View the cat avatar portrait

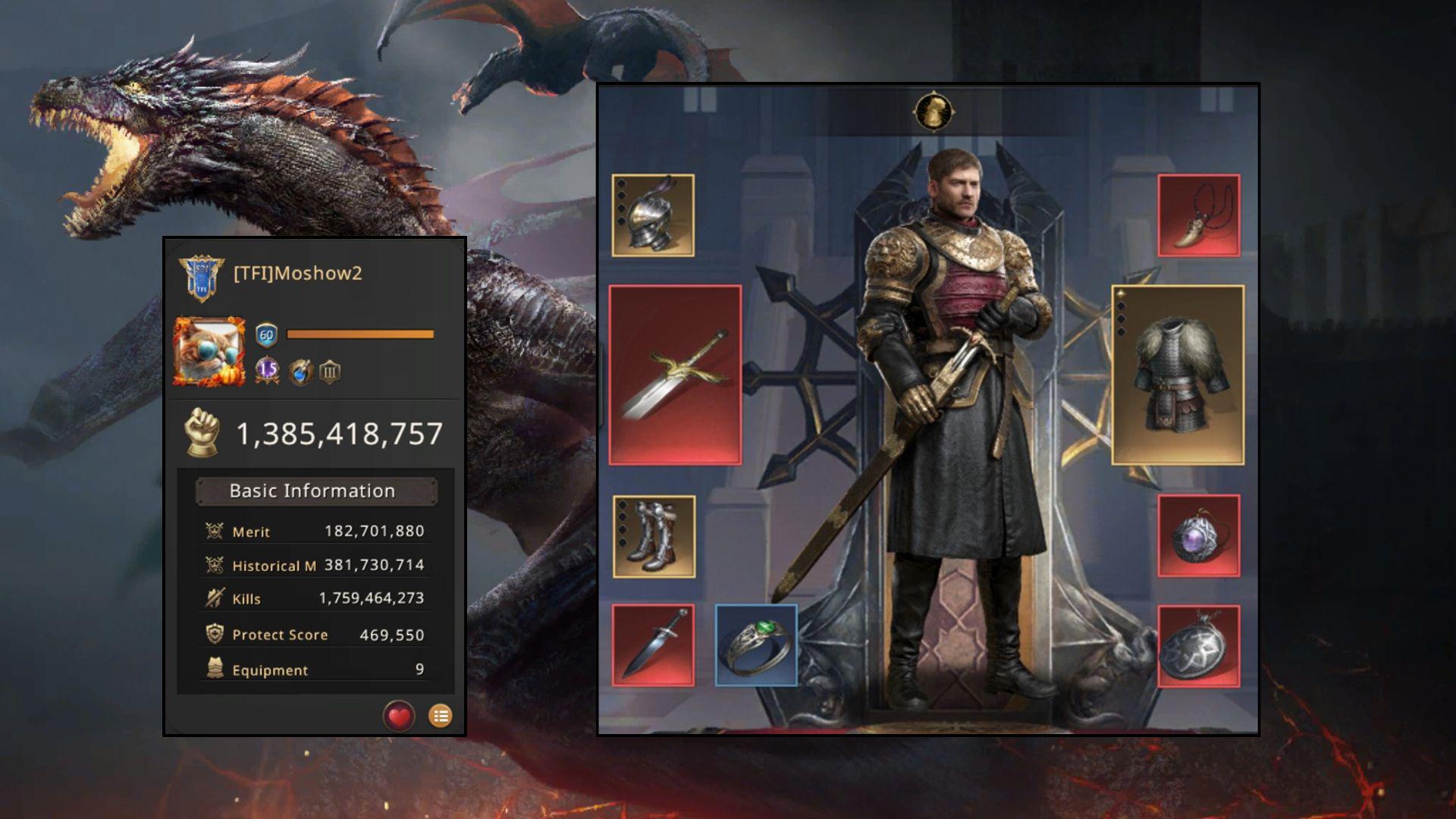click(209, 352)
